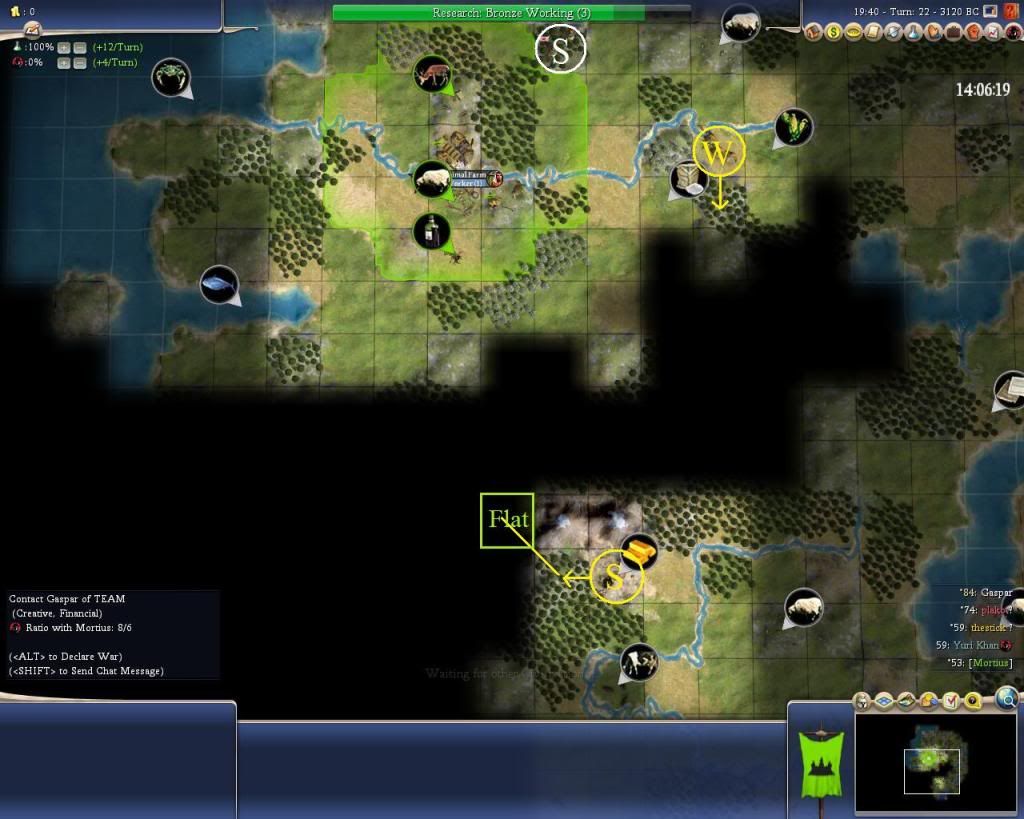Click the Bronze Working research bar

[x=510, y=13]
